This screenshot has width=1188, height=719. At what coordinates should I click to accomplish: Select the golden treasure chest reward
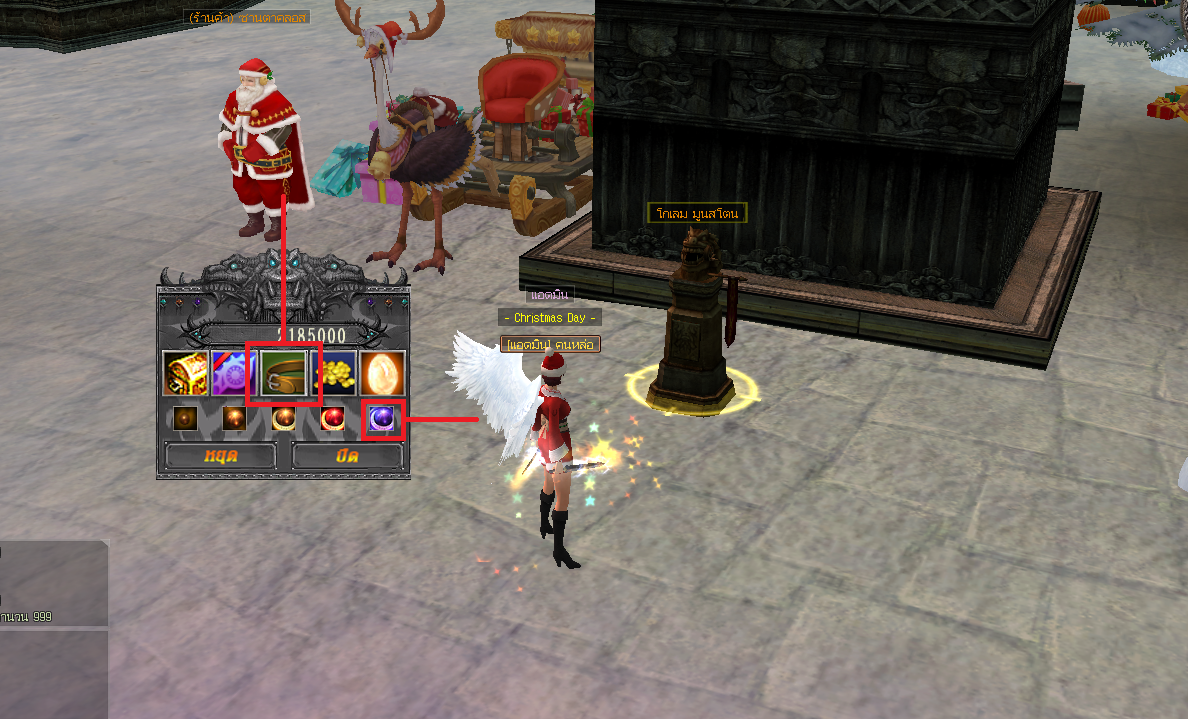(x=185, y=373)
